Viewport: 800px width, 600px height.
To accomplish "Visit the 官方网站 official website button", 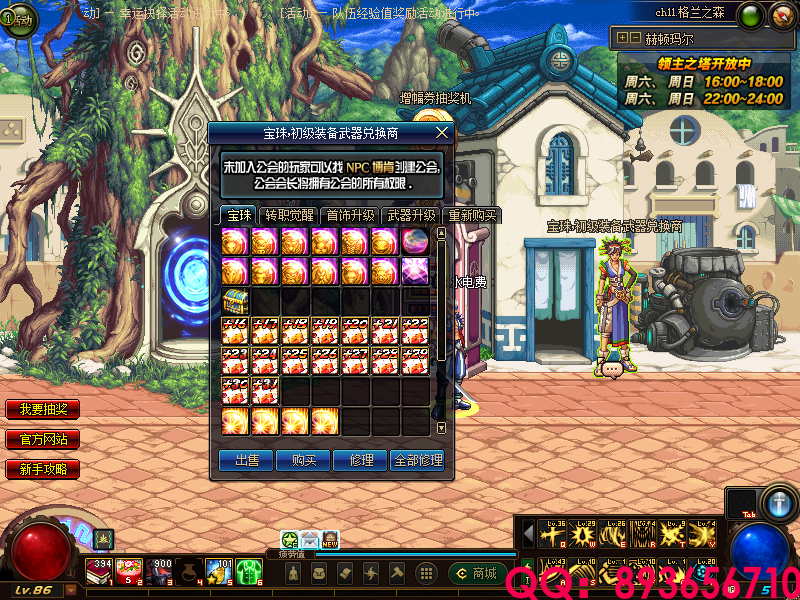I will pos(42,439).
